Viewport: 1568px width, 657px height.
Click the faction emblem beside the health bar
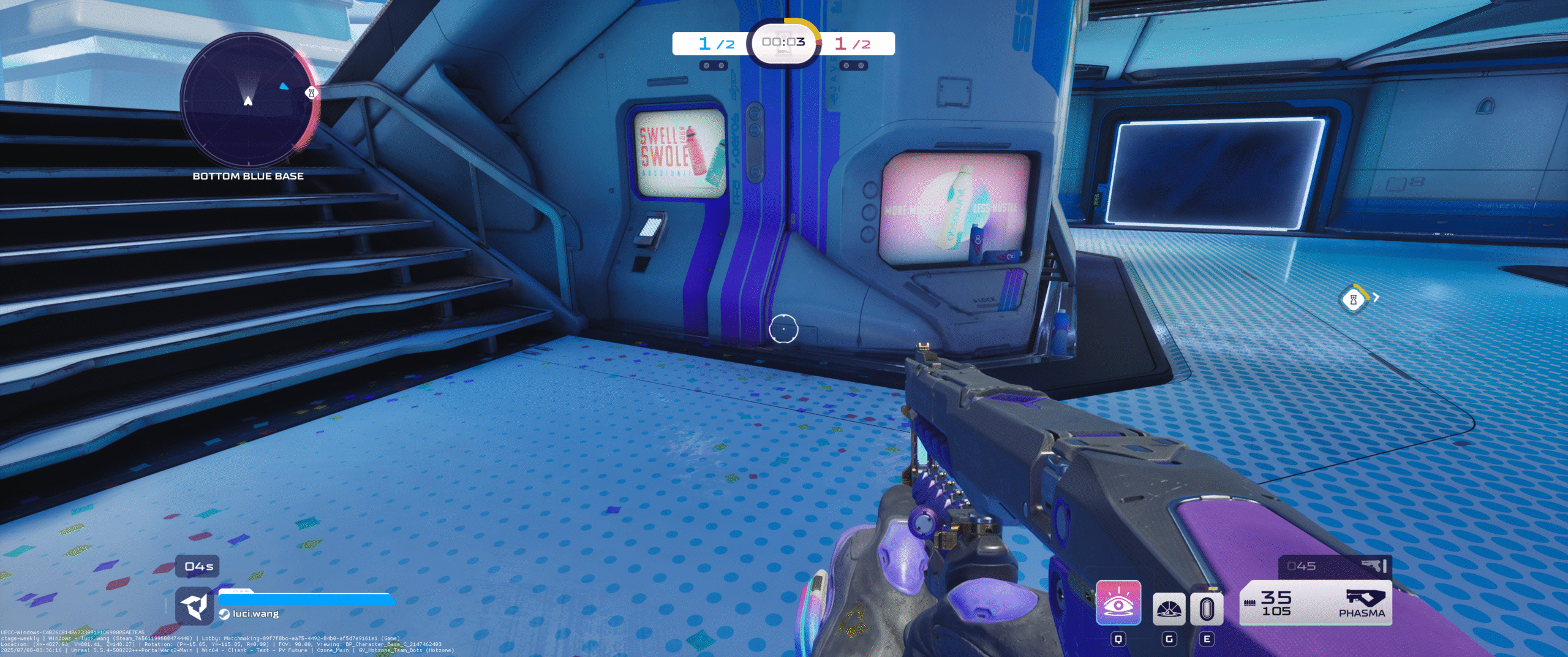click(x=194, y=606)
